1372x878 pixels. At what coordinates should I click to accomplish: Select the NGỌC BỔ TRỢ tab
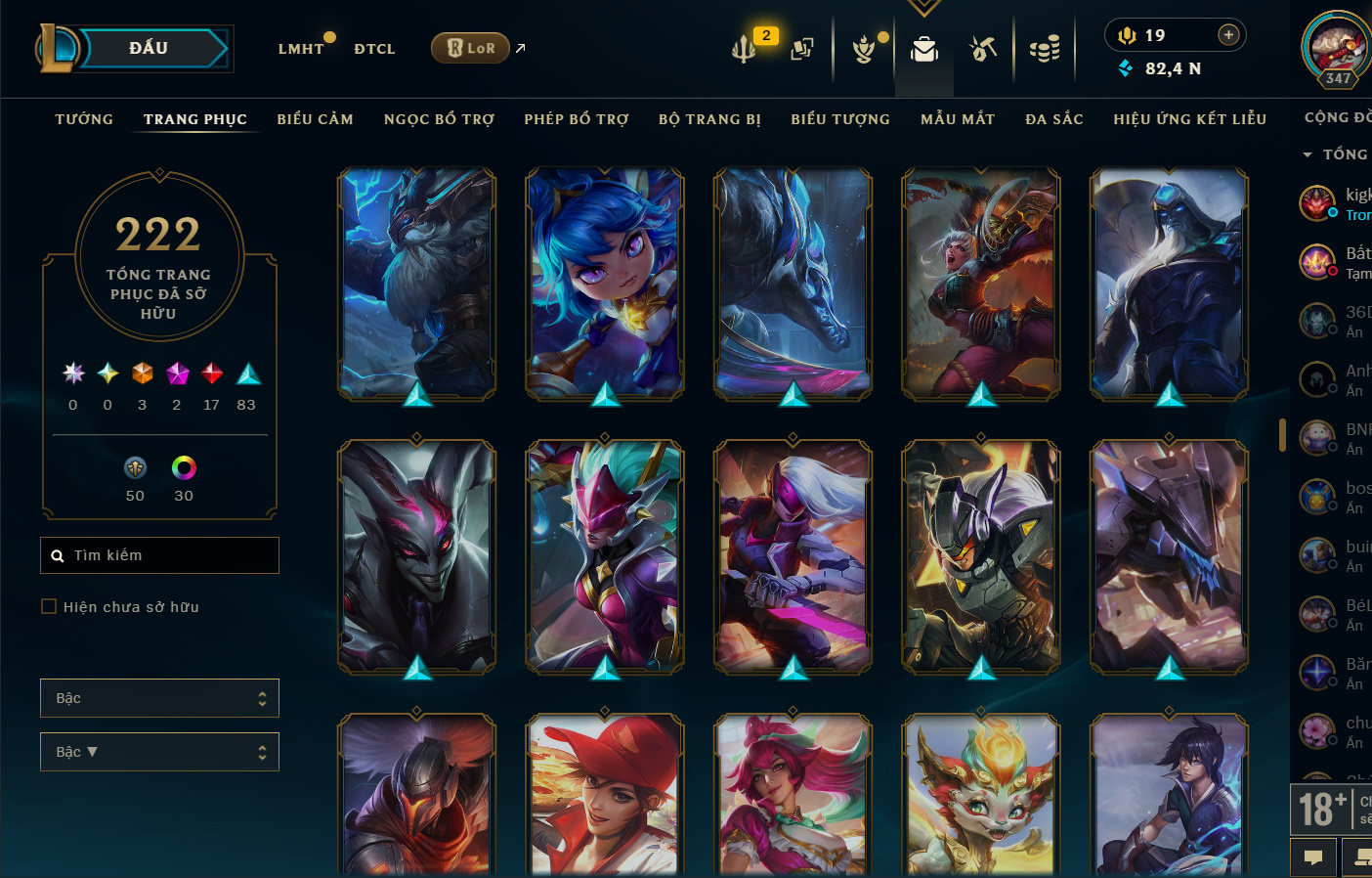click(439, 119)
